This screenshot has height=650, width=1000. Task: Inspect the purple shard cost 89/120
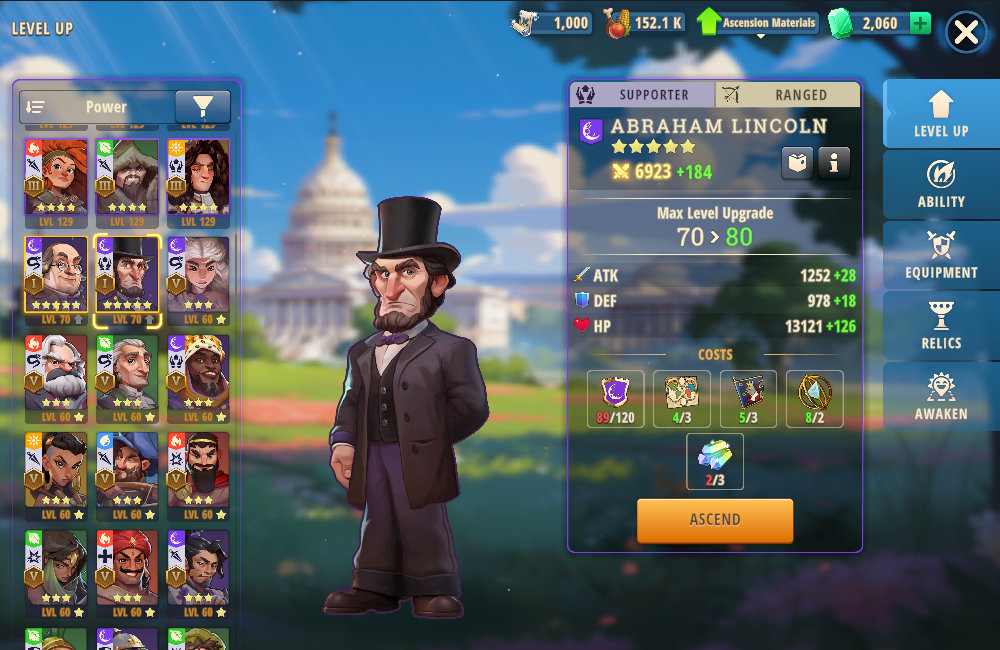[615, 399]
